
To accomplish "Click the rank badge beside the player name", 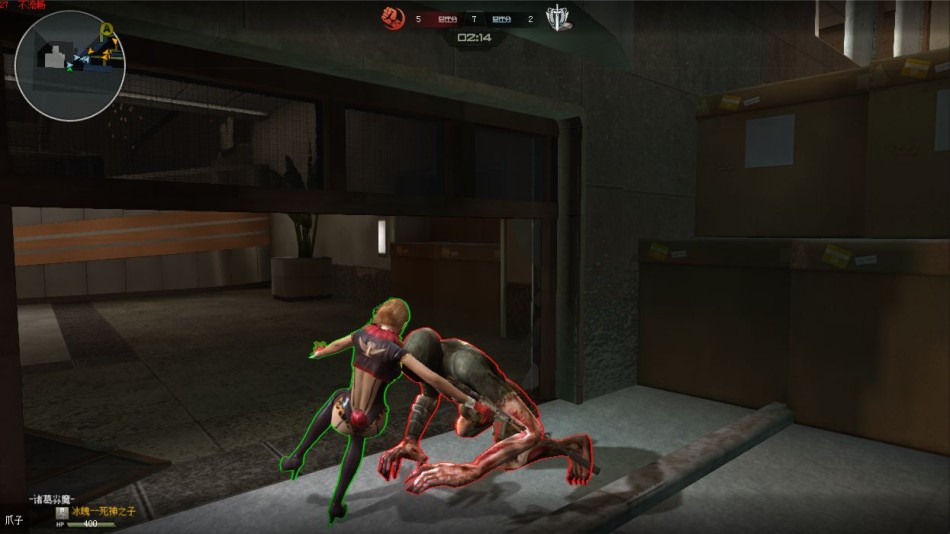I will tap(62, 512).
